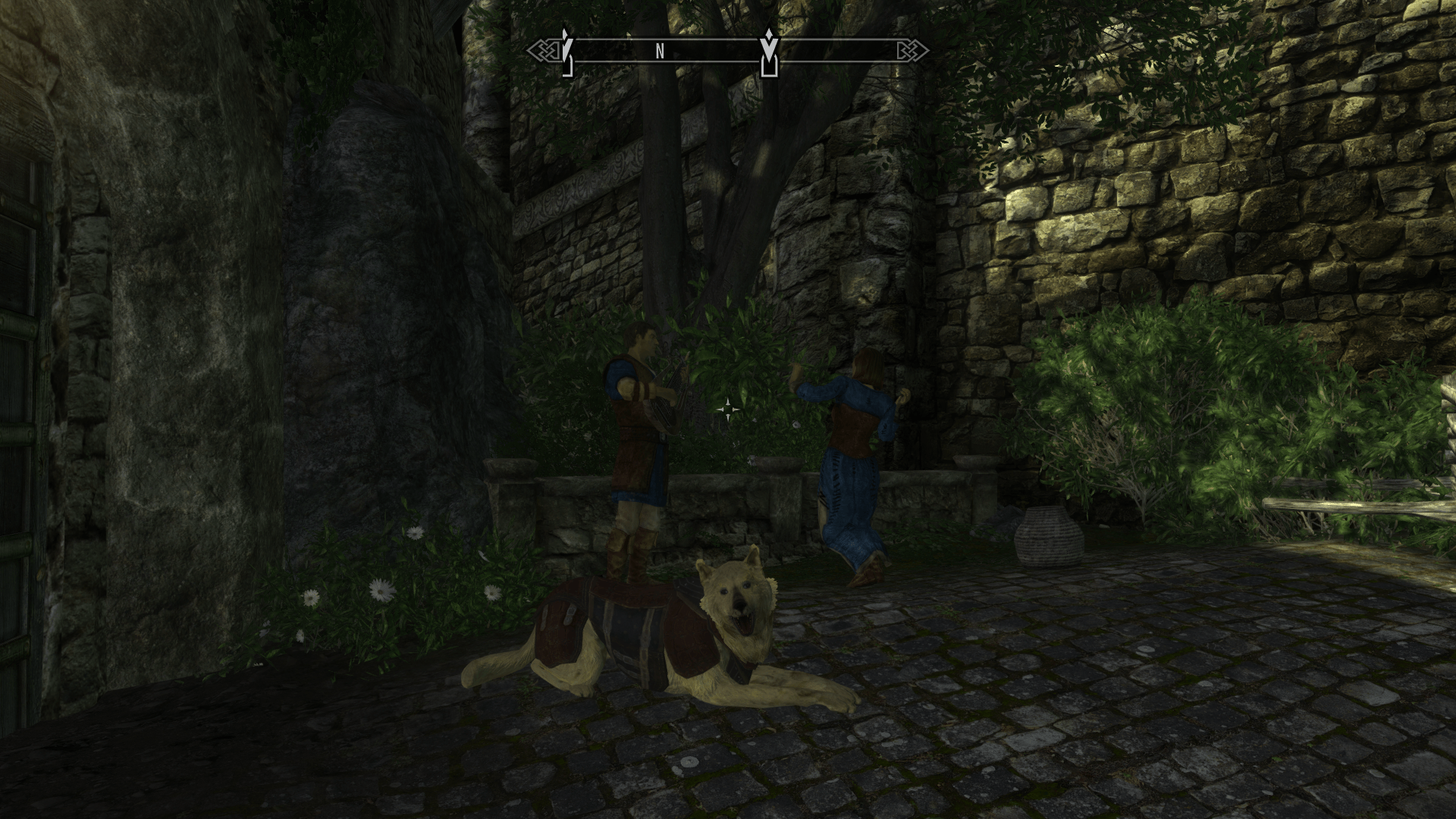Click the North "N" marker on the compass

[x=660, y=51]
